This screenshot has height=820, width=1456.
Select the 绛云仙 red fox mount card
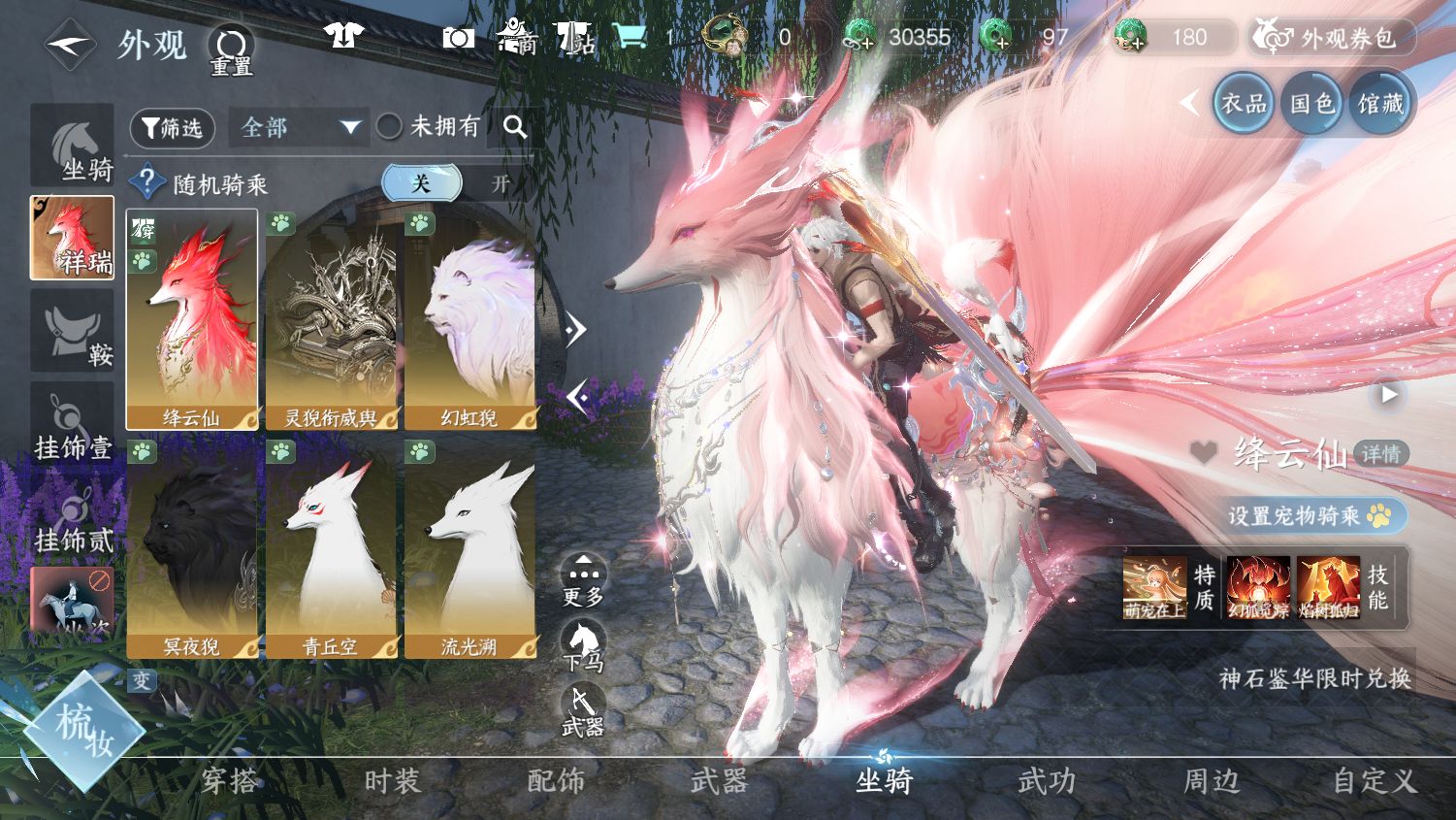coord(192,319)
